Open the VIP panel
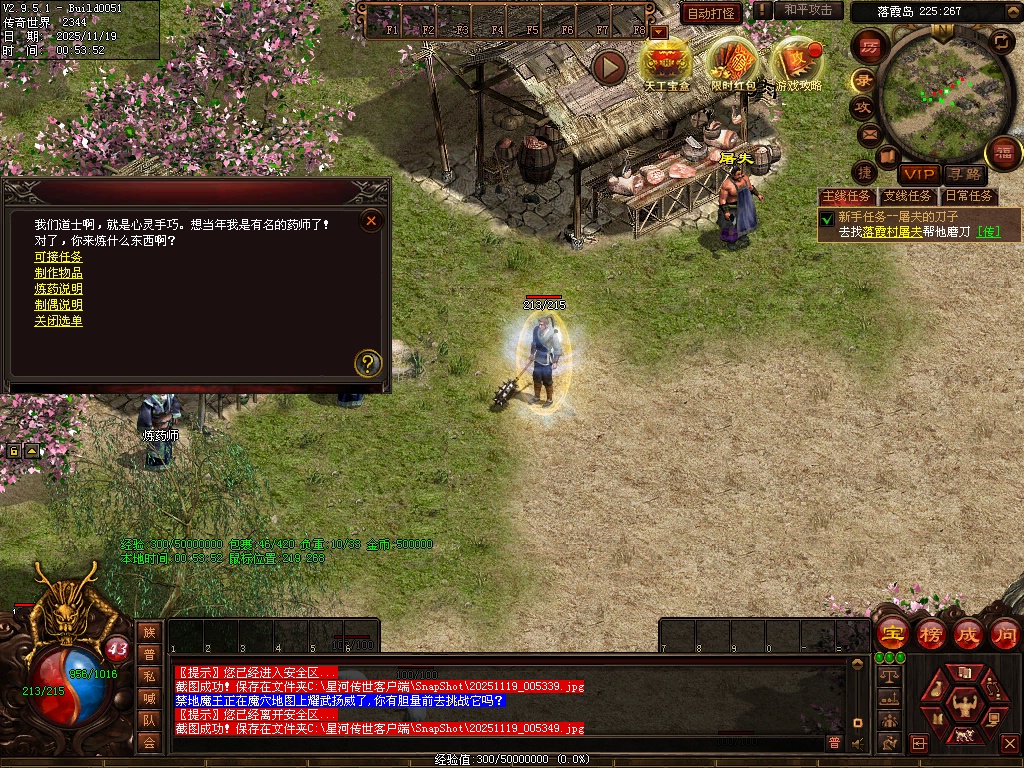Image resolution: width=1024 pixels, height=768 pixels. pos(916,175)
